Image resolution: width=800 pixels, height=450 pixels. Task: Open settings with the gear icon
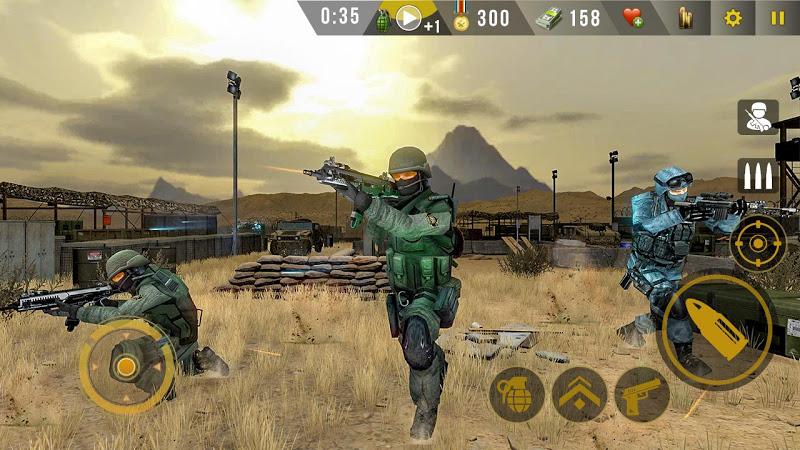(x=733, y=18)
